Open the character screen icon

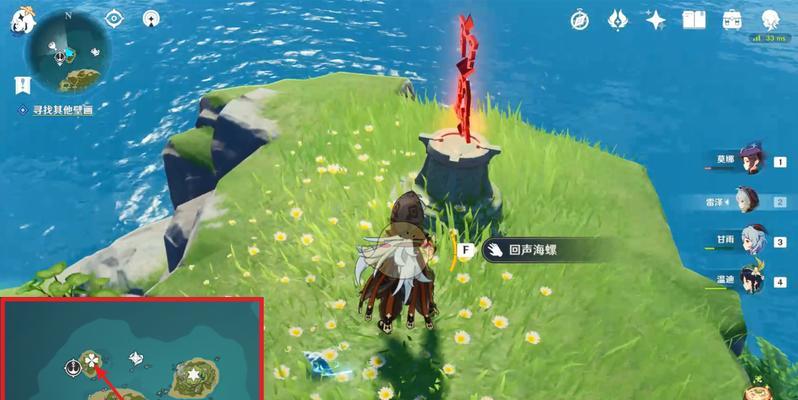[x=771, y=19]
